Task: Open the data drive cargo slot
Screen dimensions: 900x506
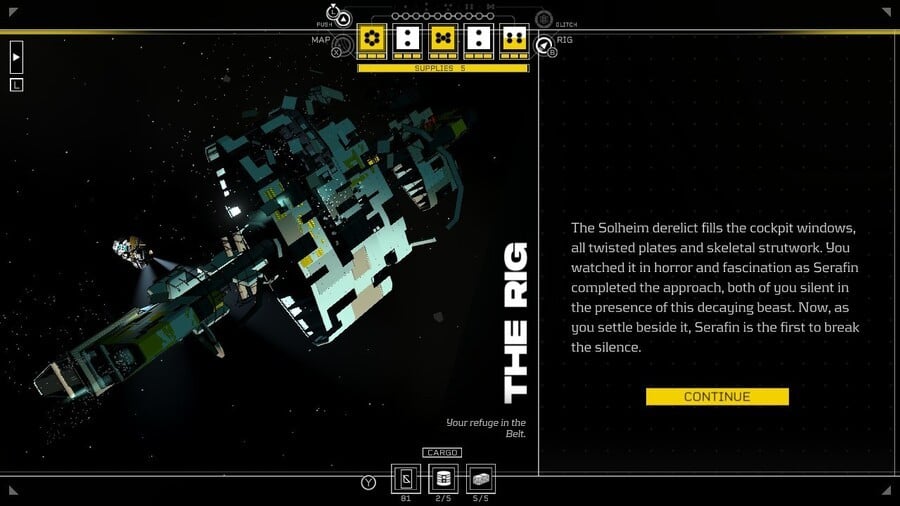Action: point(442,479)
